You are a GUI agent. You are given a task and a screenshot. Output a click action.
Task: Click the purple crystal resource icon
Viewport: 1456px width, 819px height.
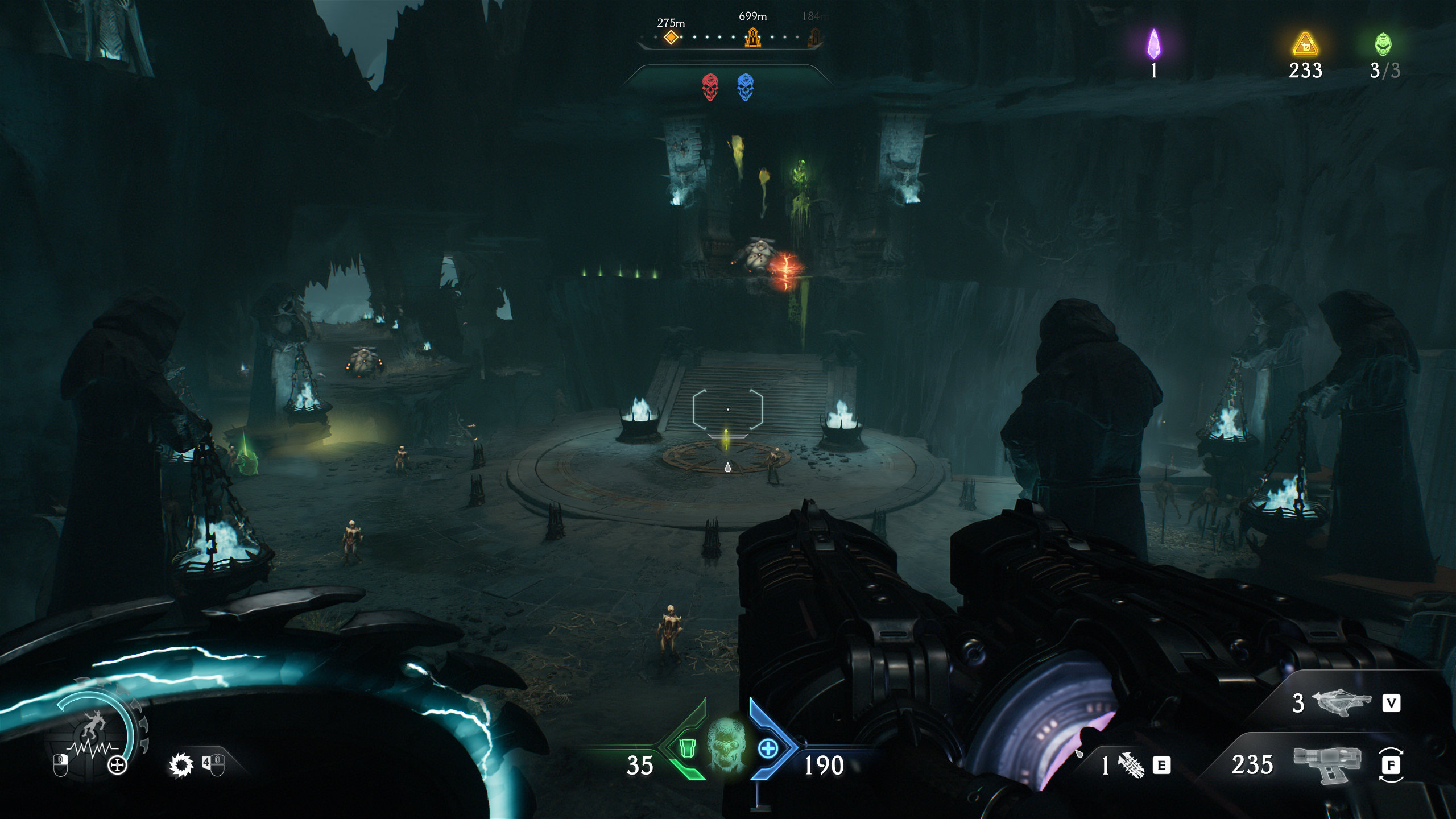1153,44
